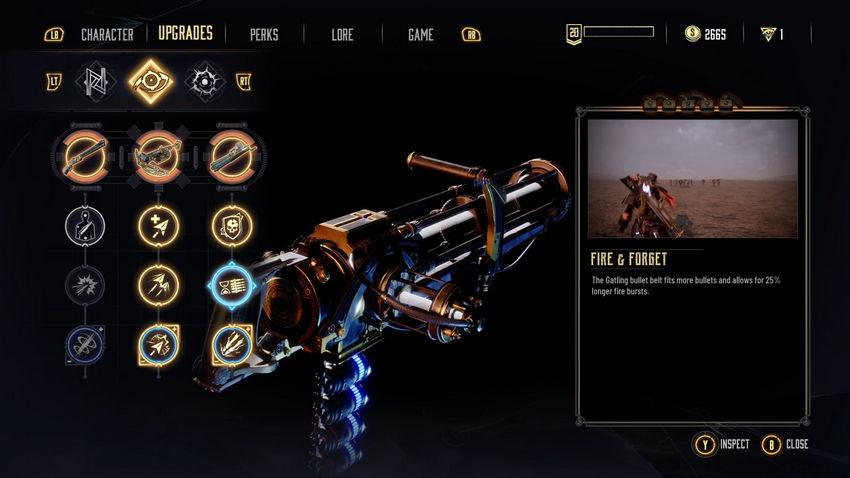Choose the eye emblem upgrade category
850x478 pixels.
(x=150, y=82)
